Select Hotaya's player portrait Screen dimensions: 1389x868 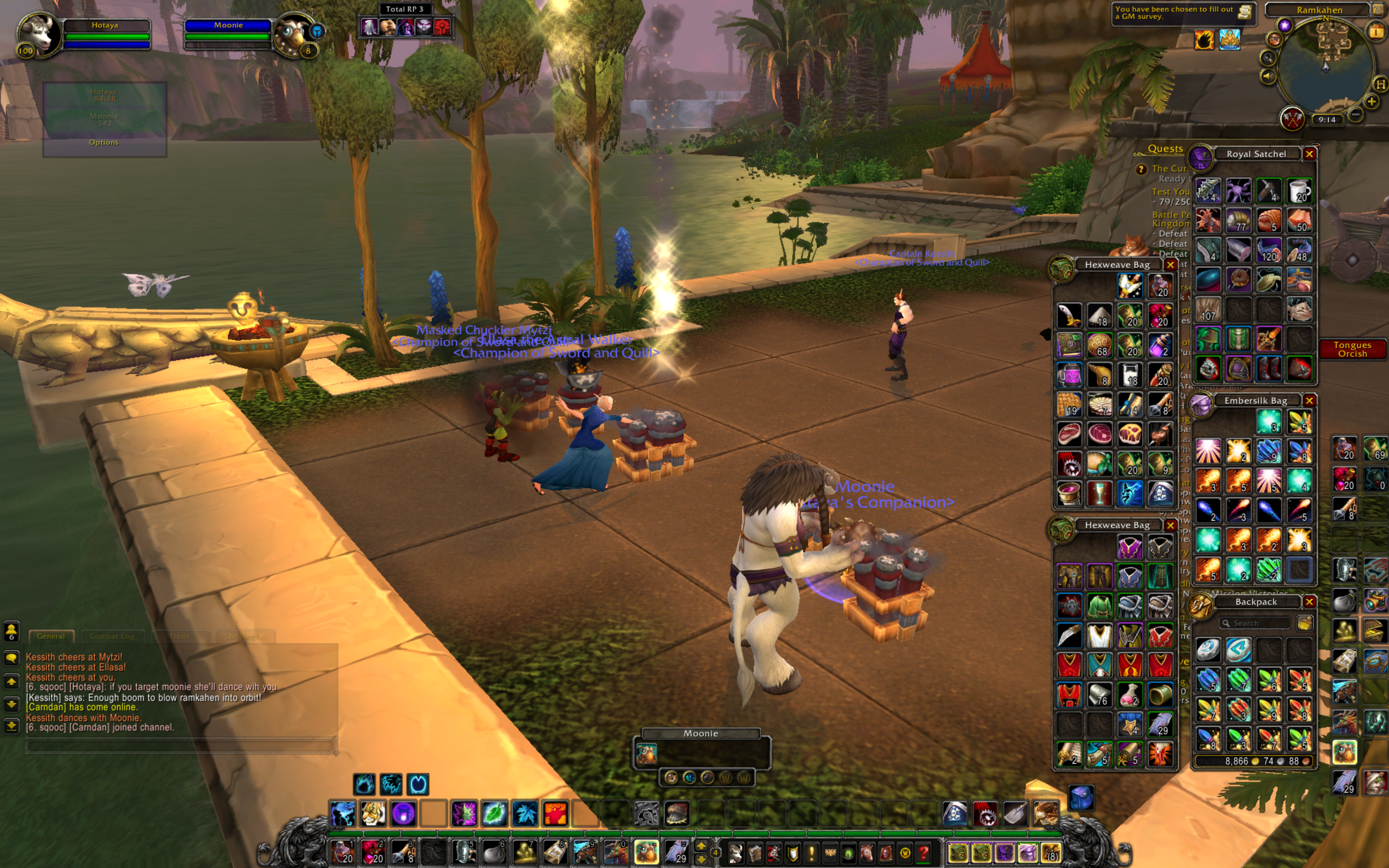pyautogui.click(x=39, y=33)
